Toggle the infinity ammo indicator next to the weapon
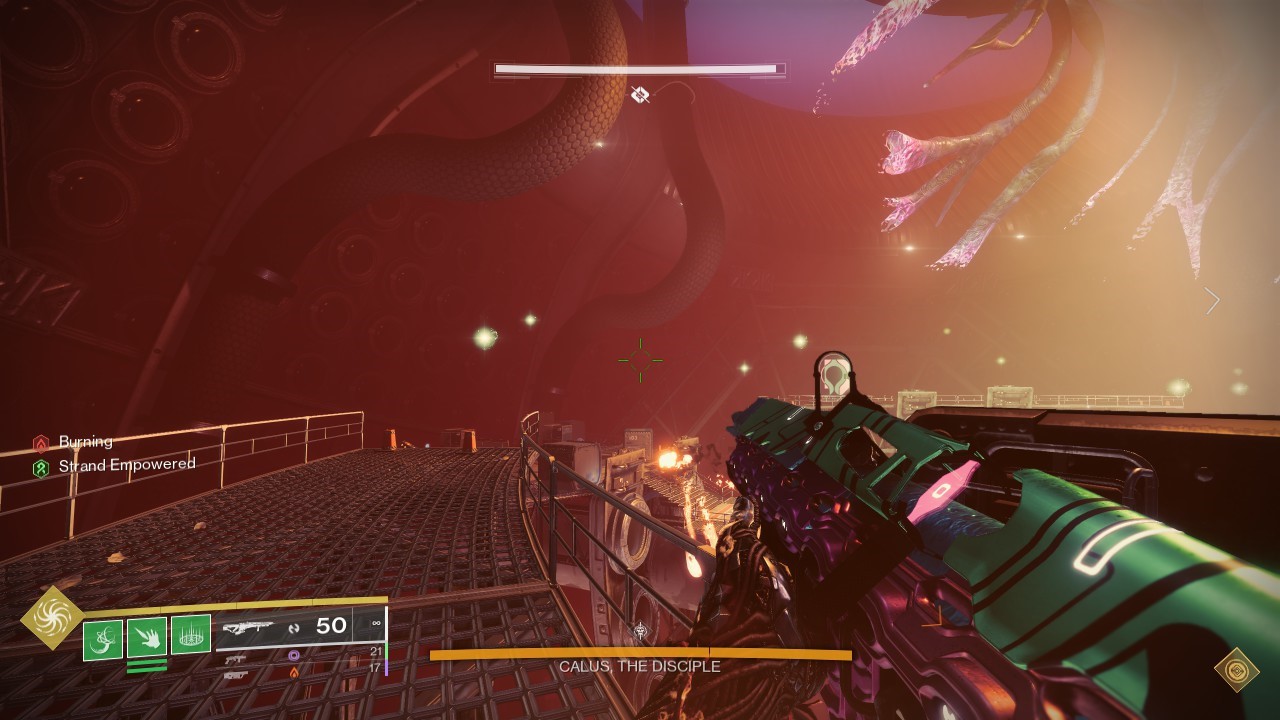The image size is (1280, 720). click(375, 623)
